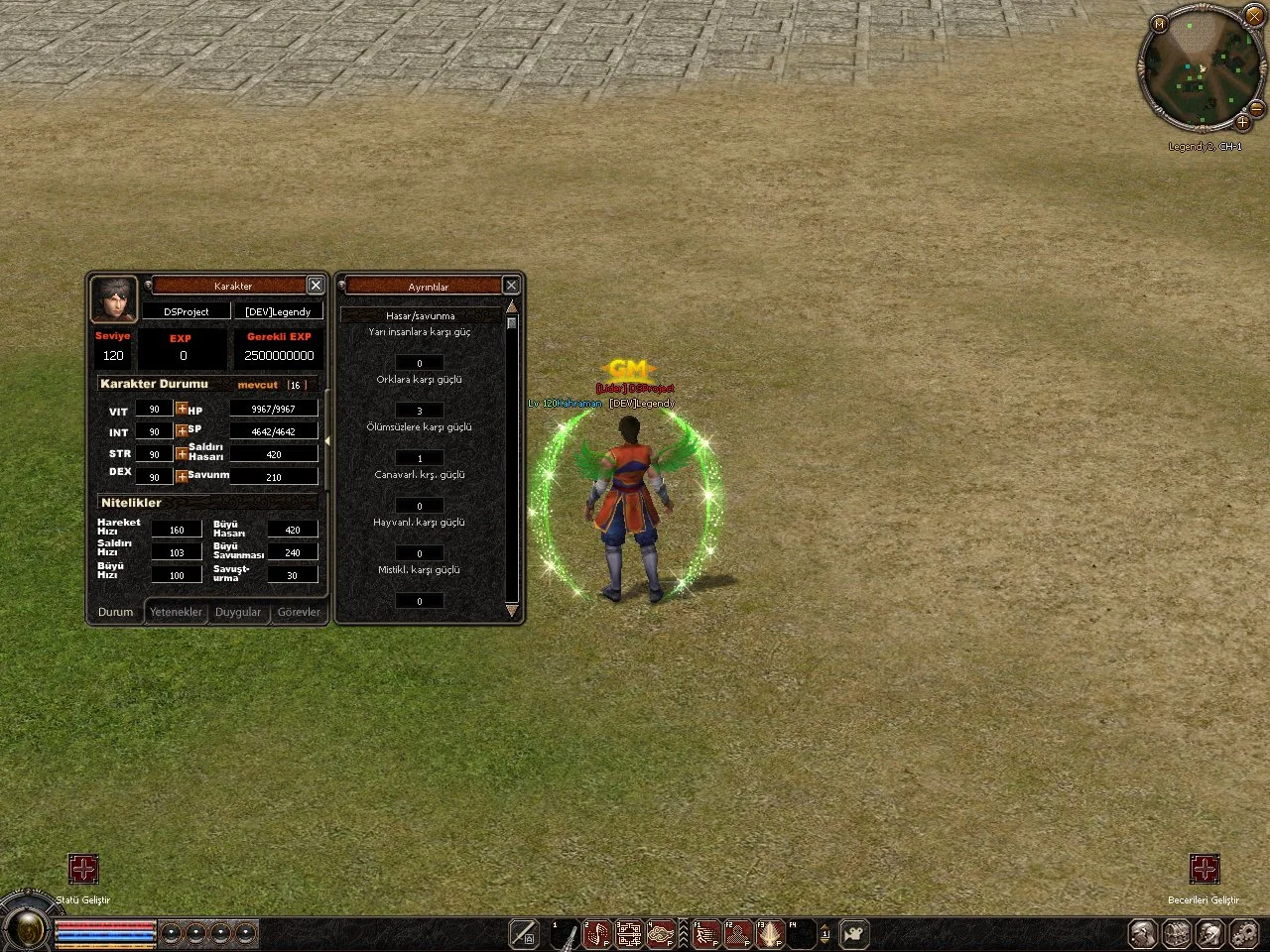Add a point to VIT
The image size is (1270, 952).
(x=182, y=409)
